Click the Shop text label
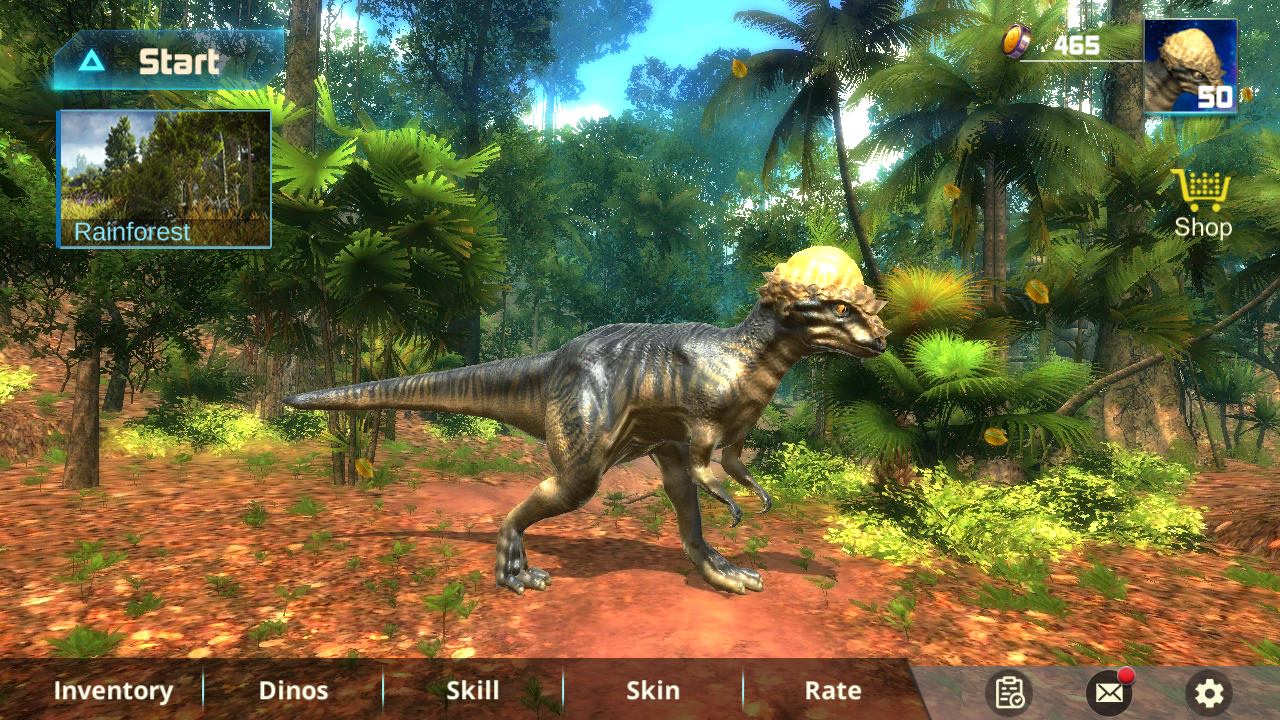Image resolution: width=1280 pixels, height=720 pixels. pyautogui.click(x=1201, y=226)
